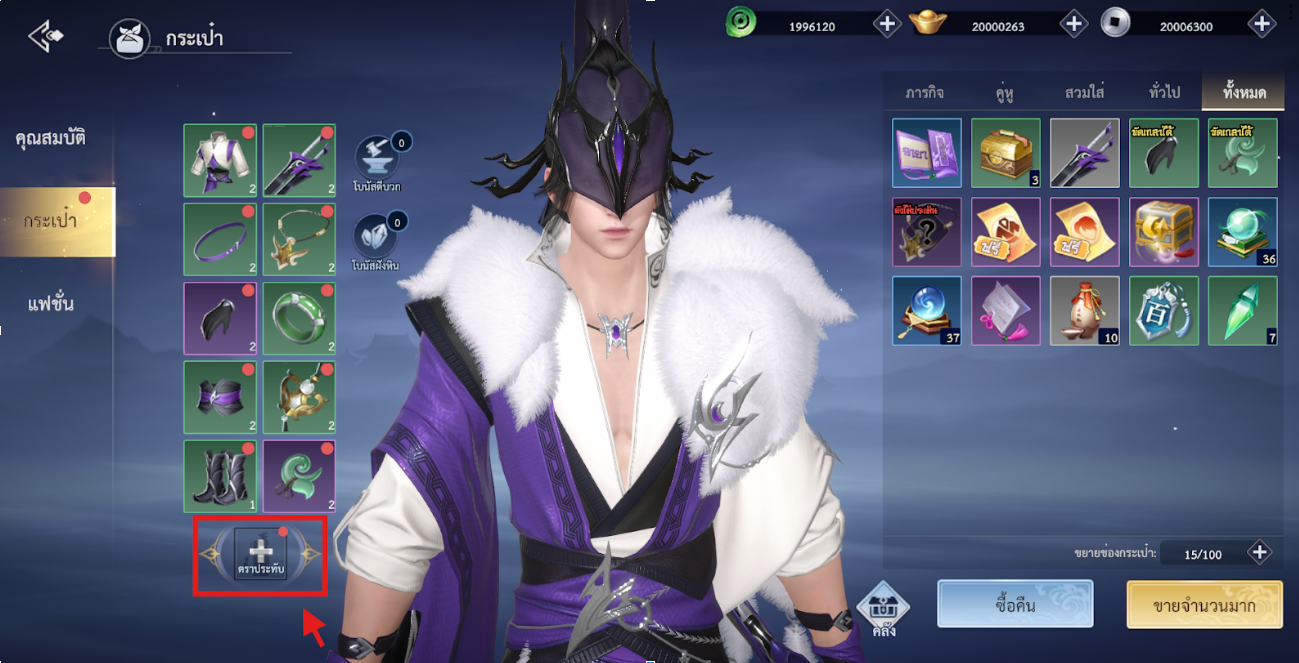Select the equipped green jade ring slot
The width and height of the screenshot is (1299, 663).
pos(299,318)
